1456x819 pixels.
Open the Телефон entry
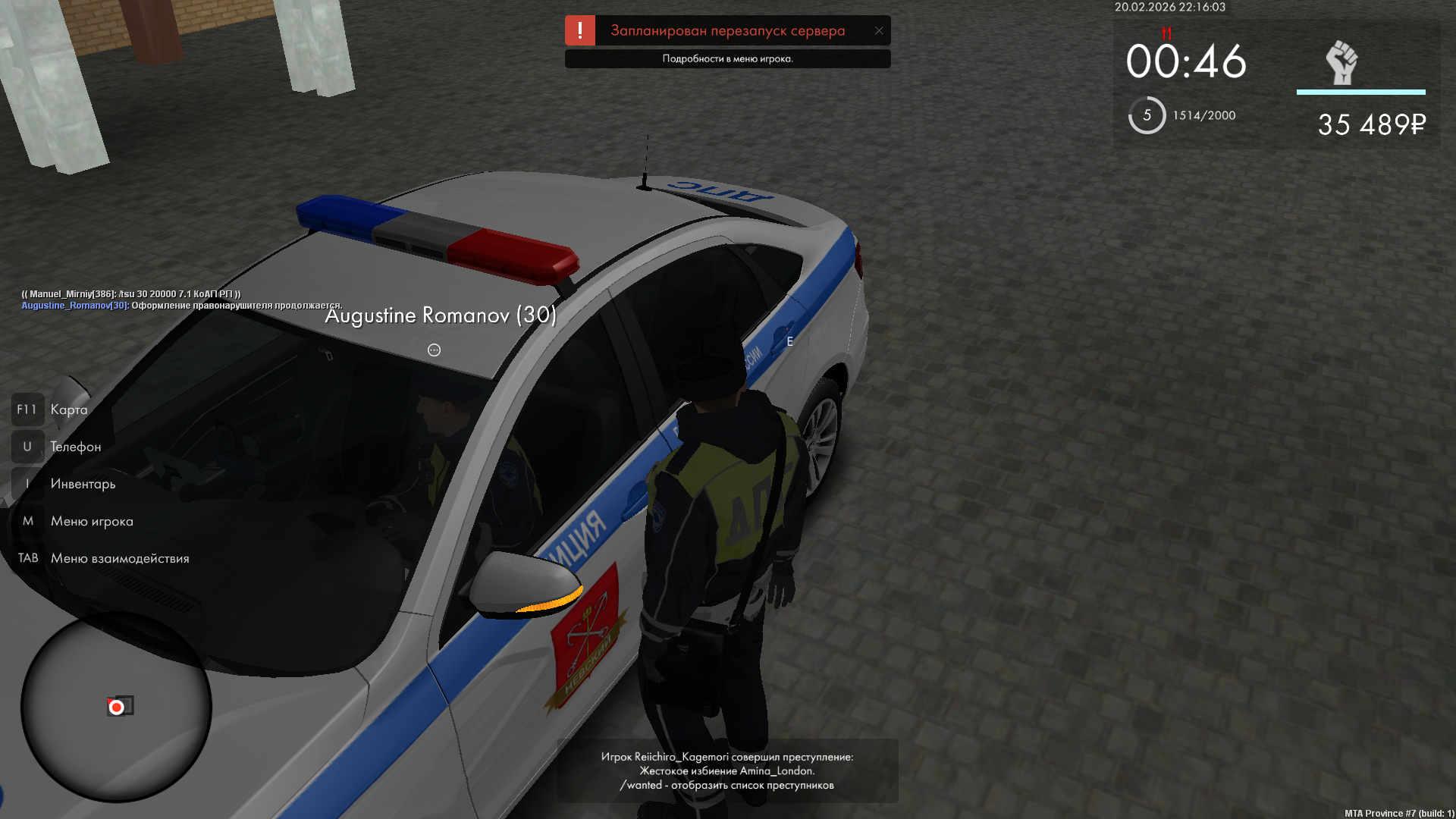[75, 447]
